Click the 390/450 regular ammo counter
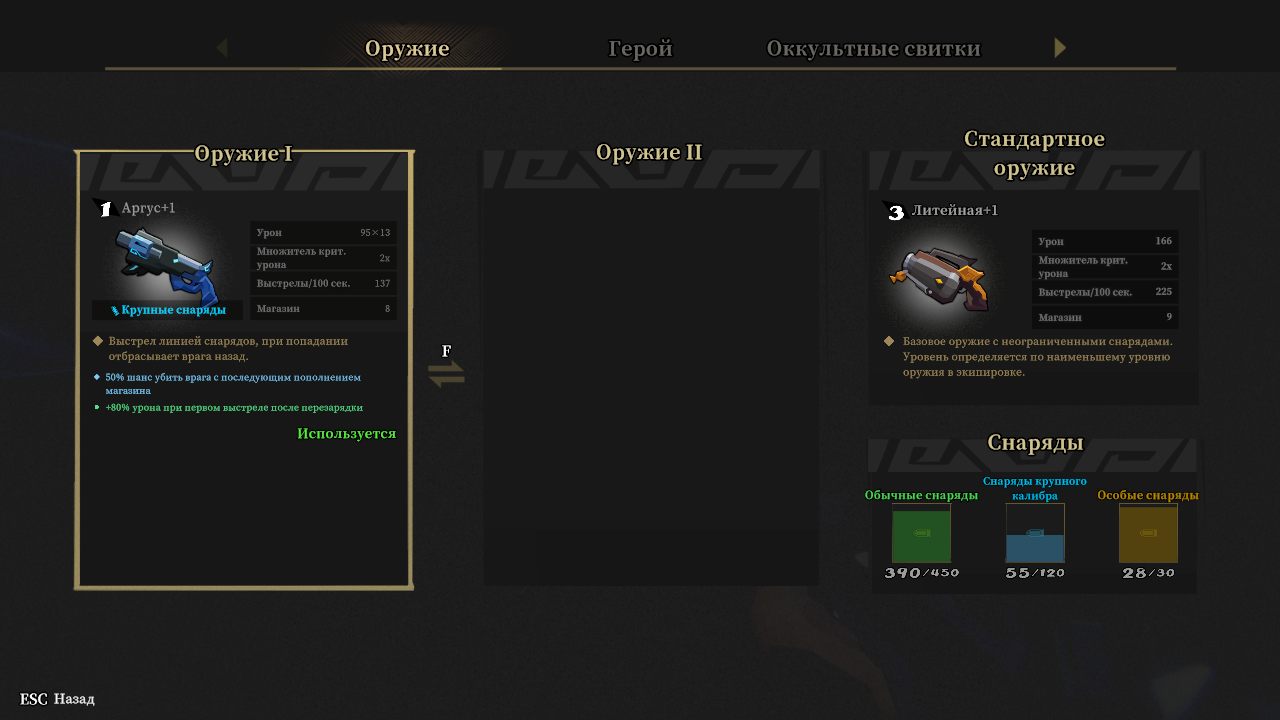The height and width of the screenshot is (720, 1280). click(x=921, y=573)
